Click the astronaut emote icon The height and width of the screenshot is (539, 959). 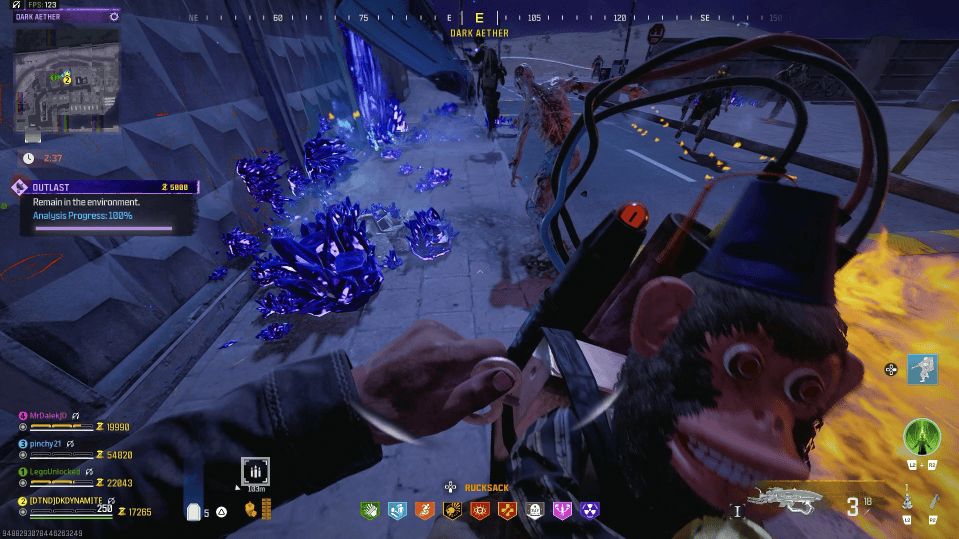922,368
